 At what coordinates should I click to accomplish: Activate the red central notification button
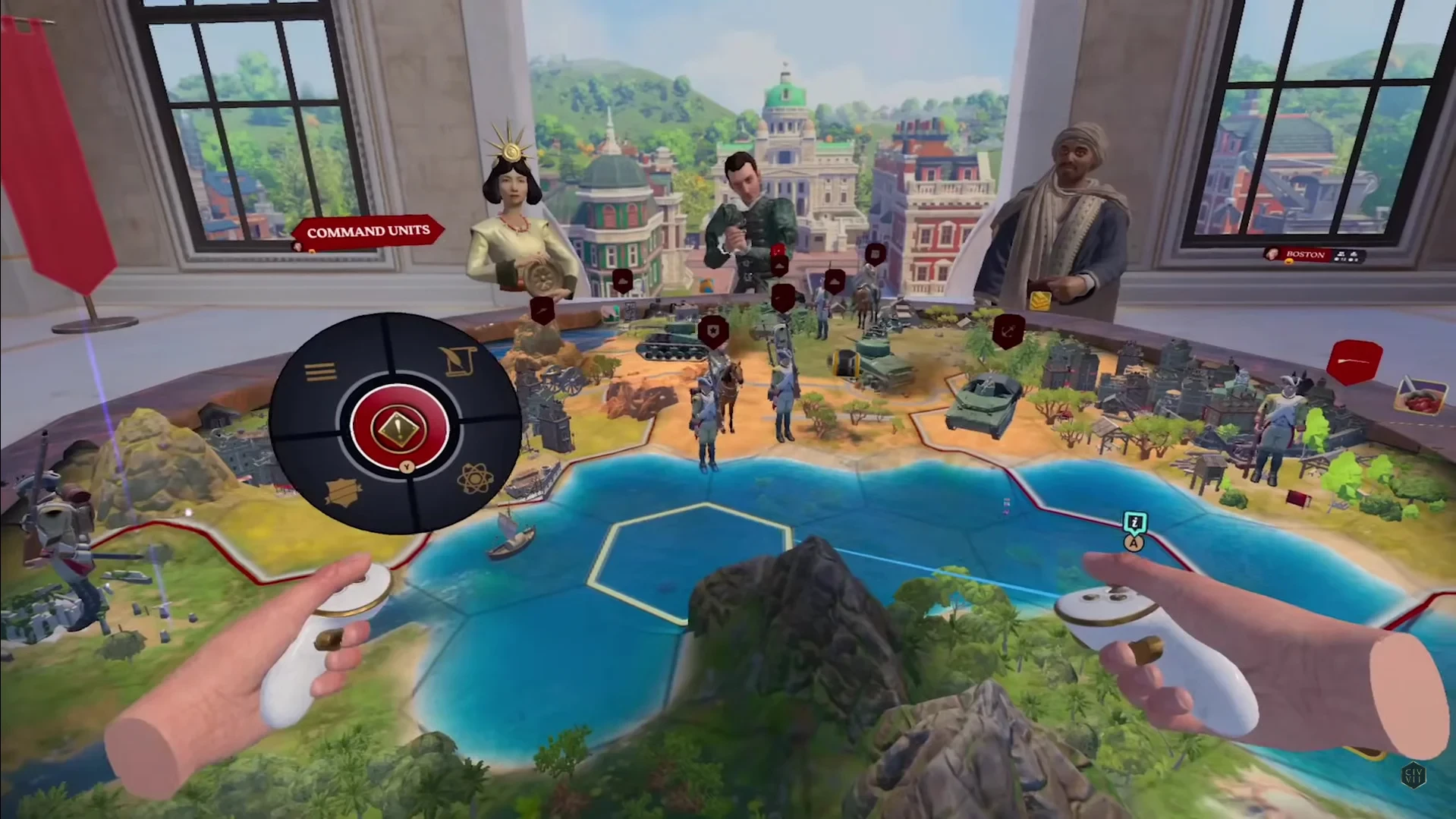coord(400,426)
